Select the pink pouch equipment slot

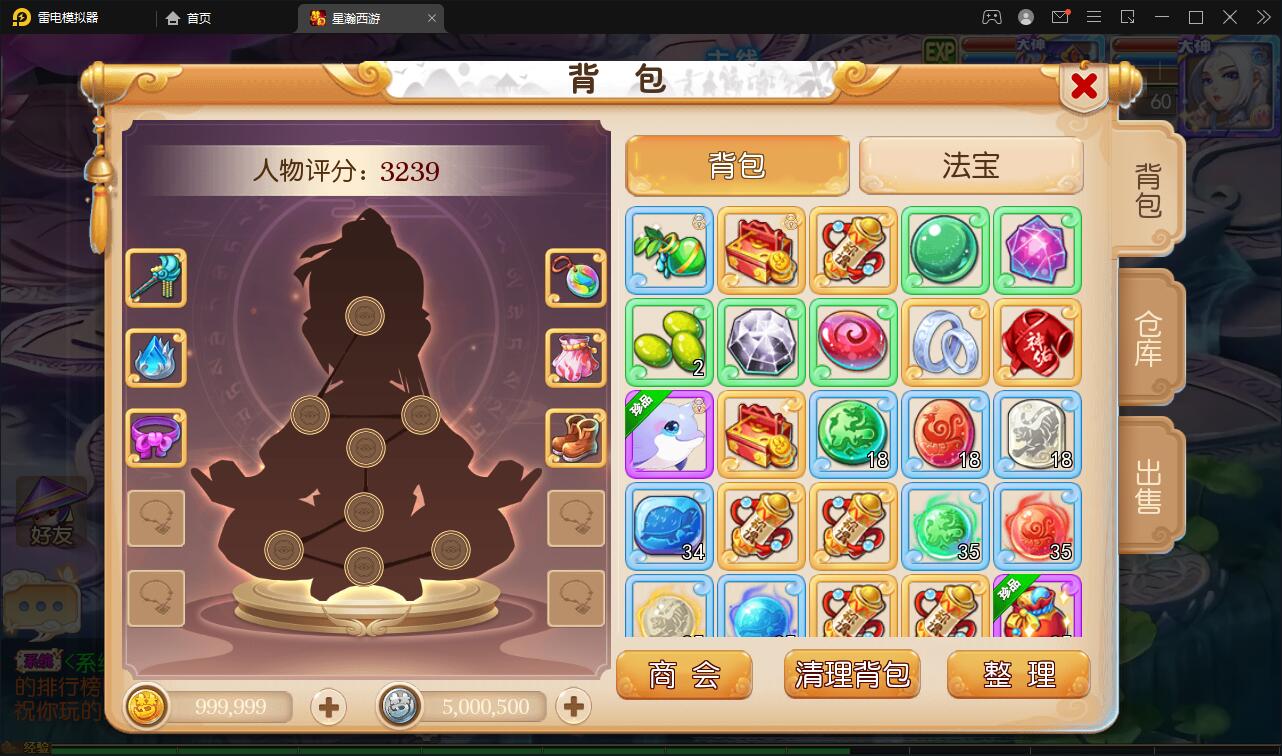click(576, 359)
